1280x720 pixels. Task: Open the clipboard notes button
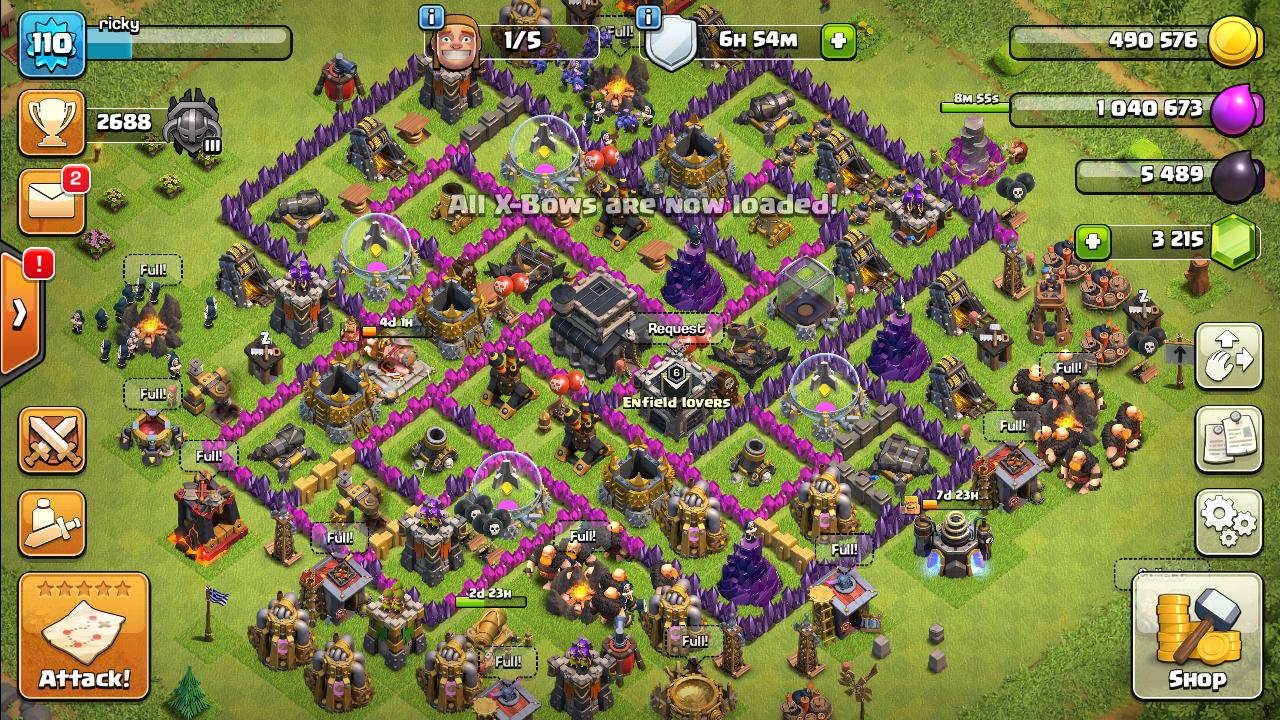click(x=1228, y=439)
